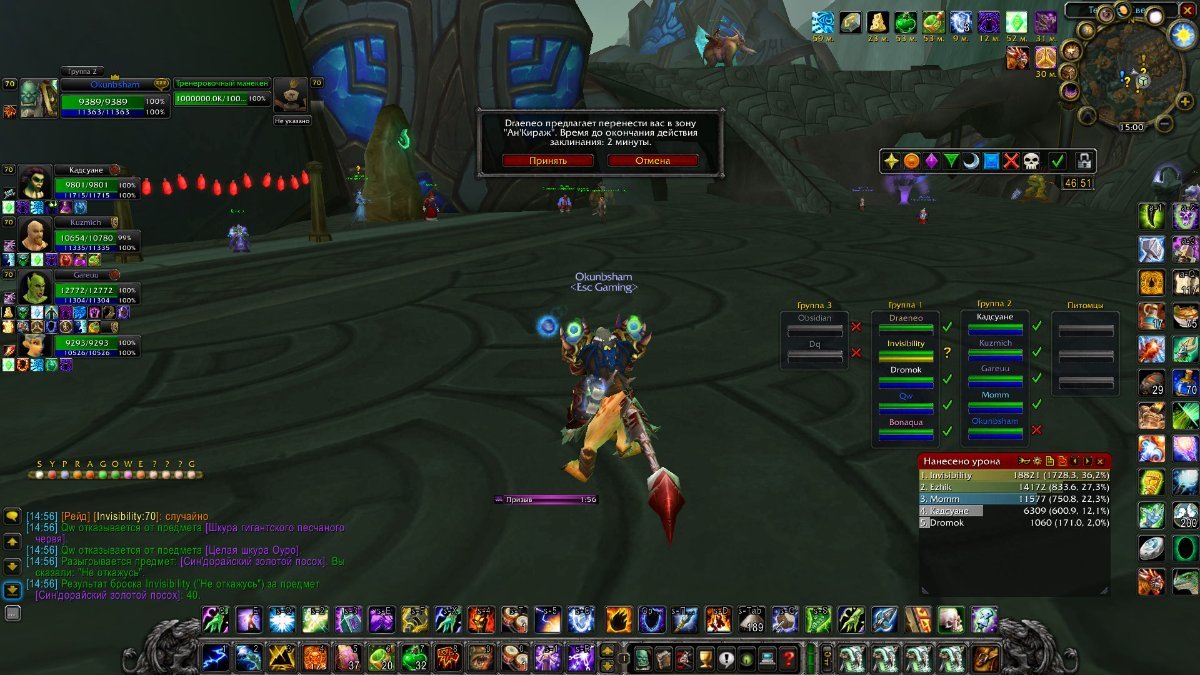Viewport: 1200px width, 675px height.
Task: Click the sun calendar button by the minimap
Action: click(1182, 34)
